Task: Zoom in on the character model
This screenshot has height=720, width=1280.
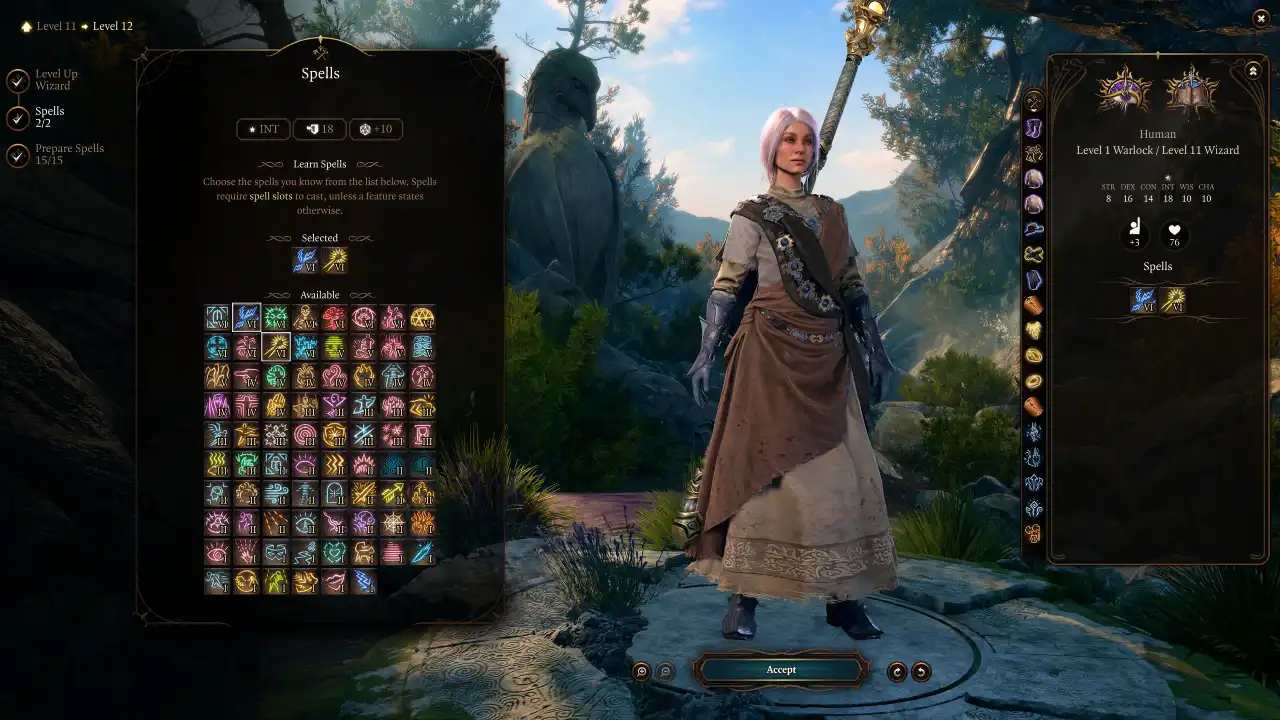Action: click(x=642, y=672)
